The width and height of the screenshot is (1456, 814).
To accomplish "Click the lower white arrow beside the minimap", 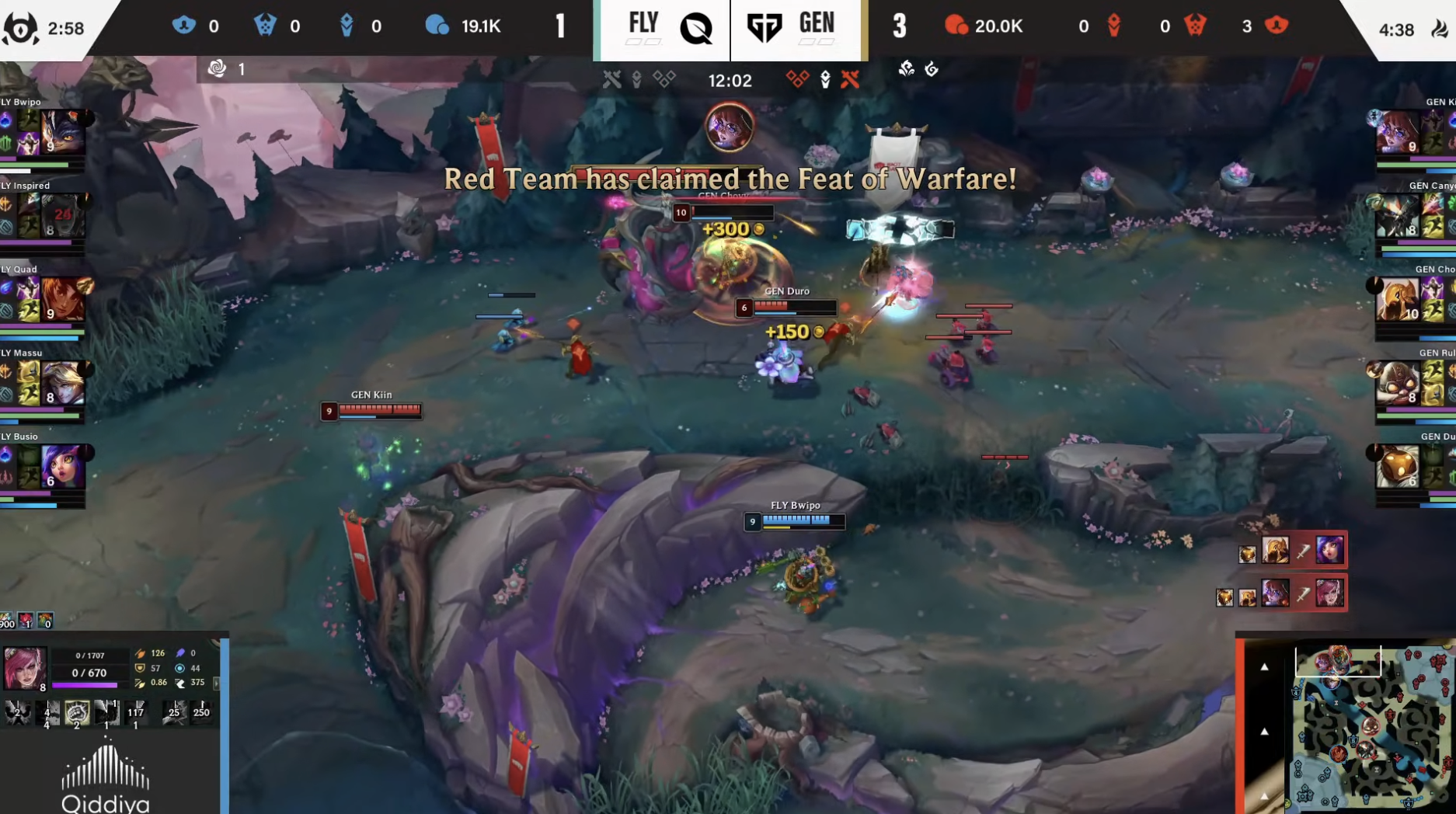I will click(1264, 729).
